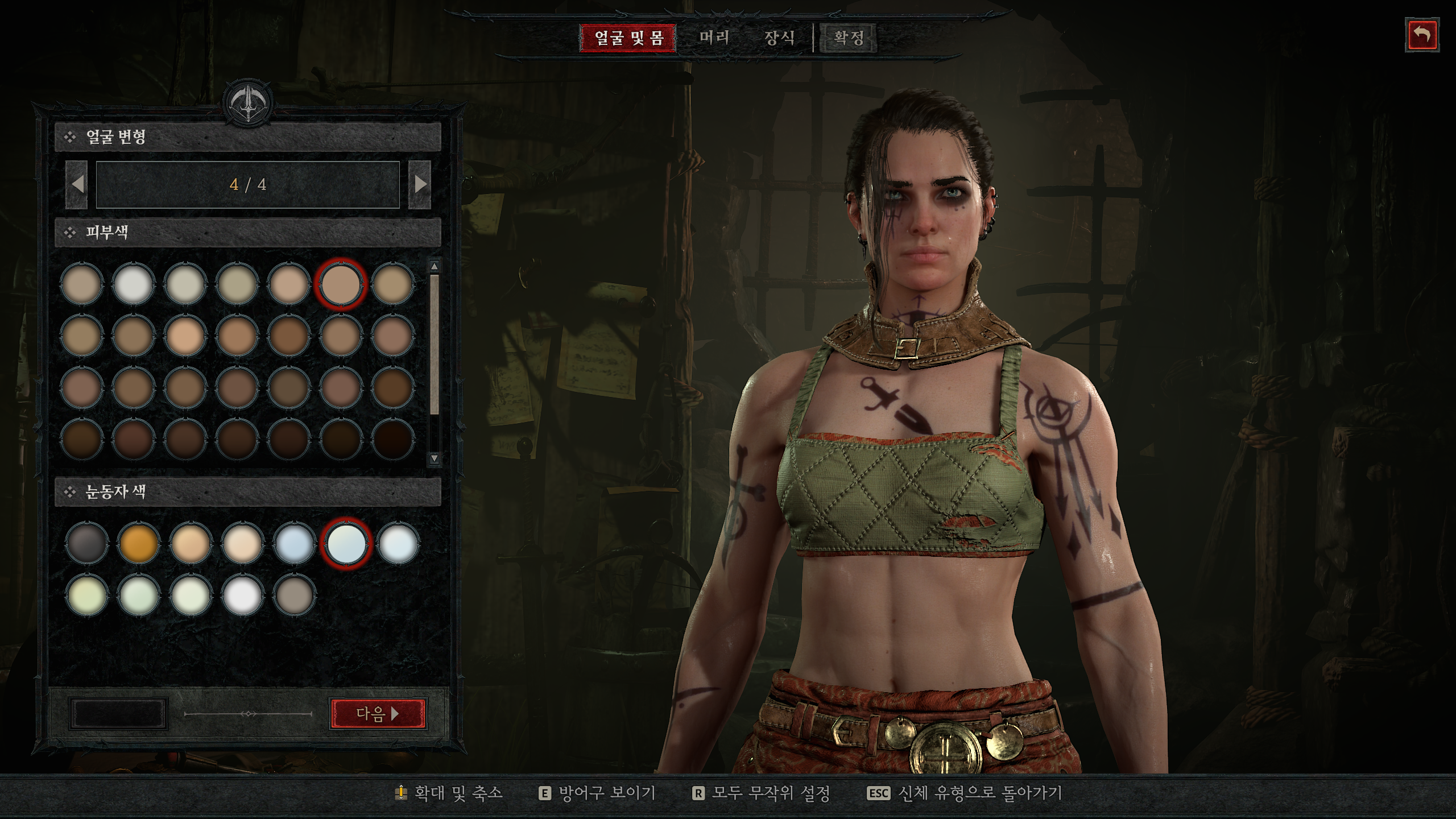
Task: Select the darkest skin color swatch
Action: [392, 439]
